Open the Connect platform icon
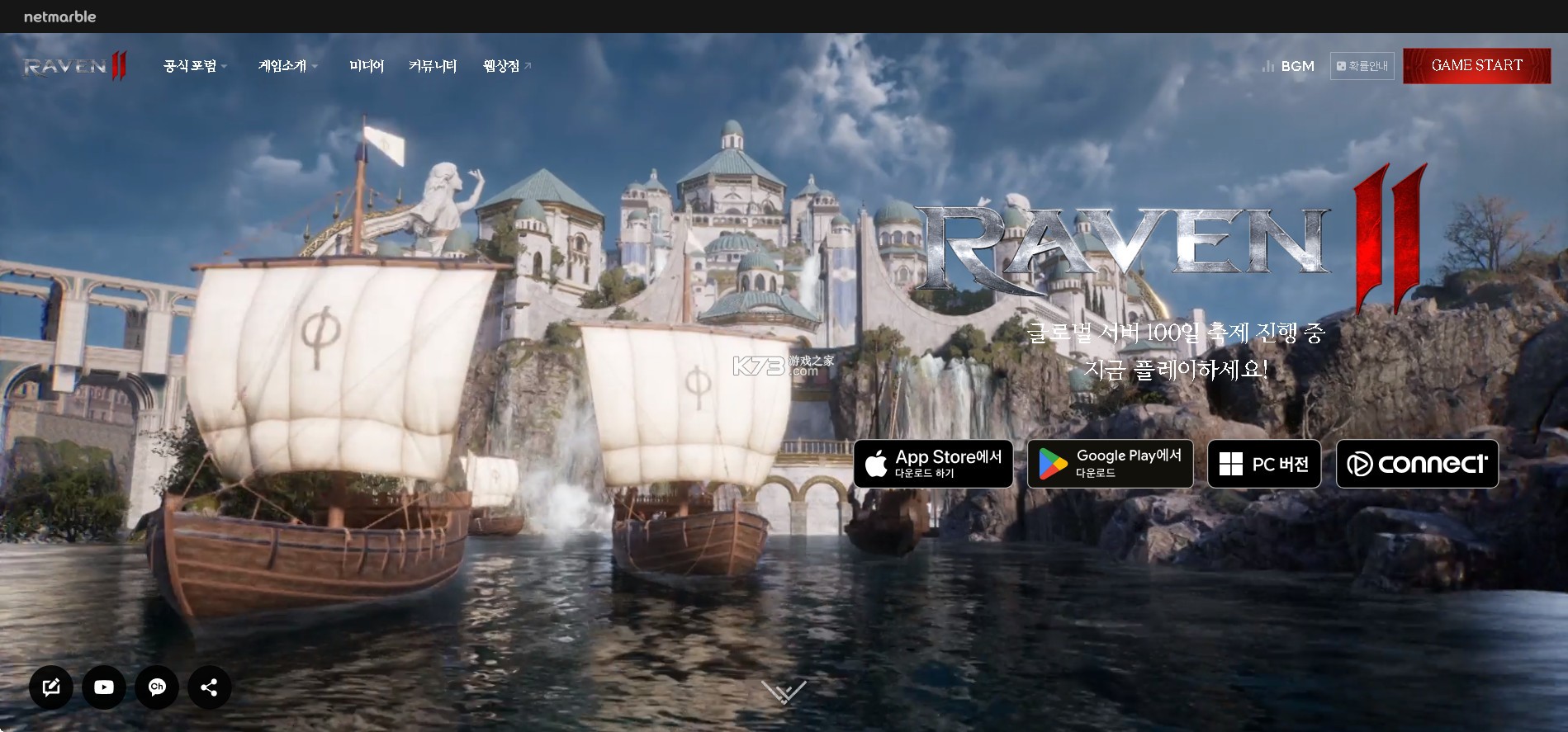 coord(1417,464)
